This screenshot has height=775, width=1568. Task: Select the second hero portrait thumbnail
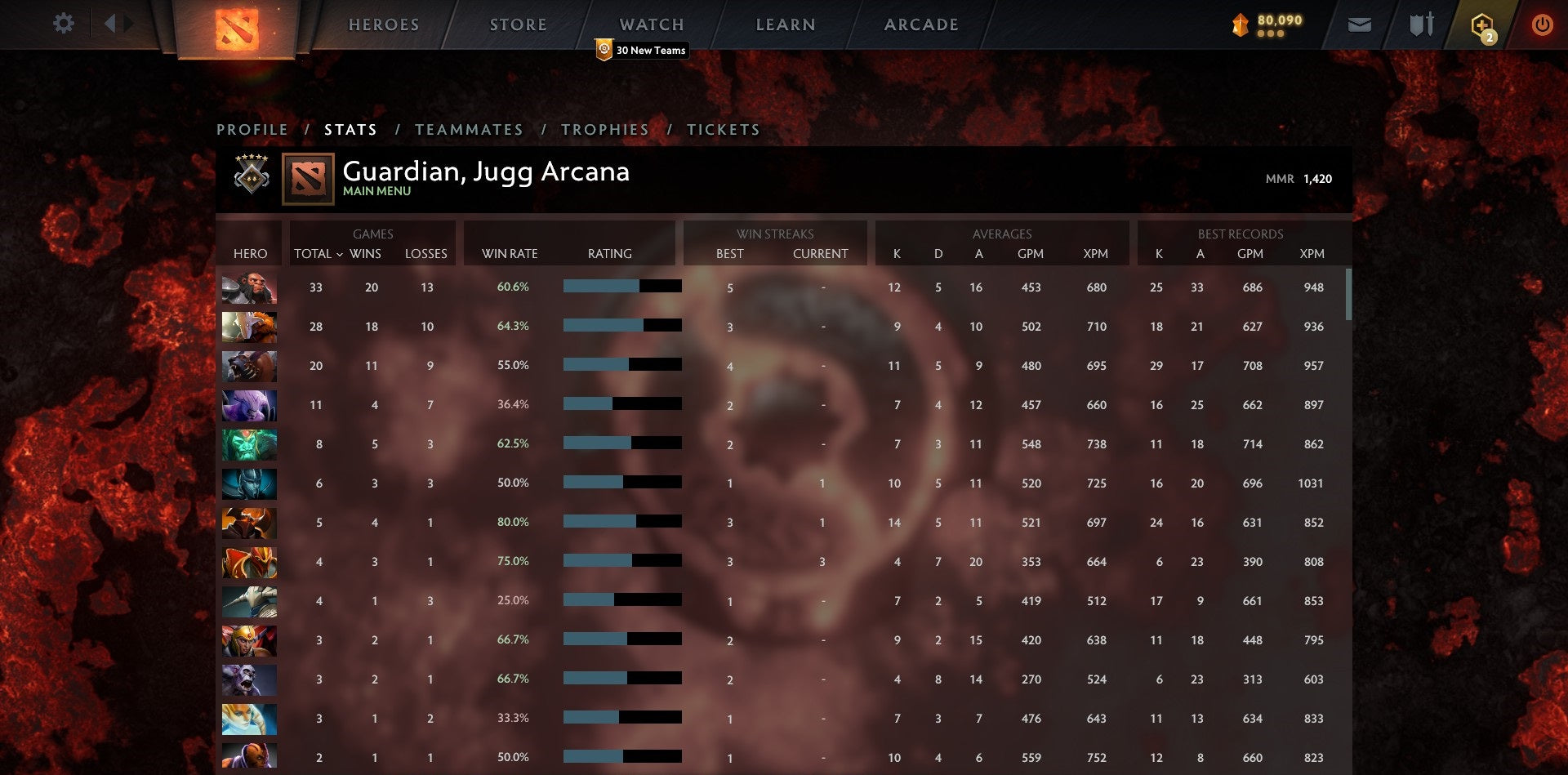[249, 327]
